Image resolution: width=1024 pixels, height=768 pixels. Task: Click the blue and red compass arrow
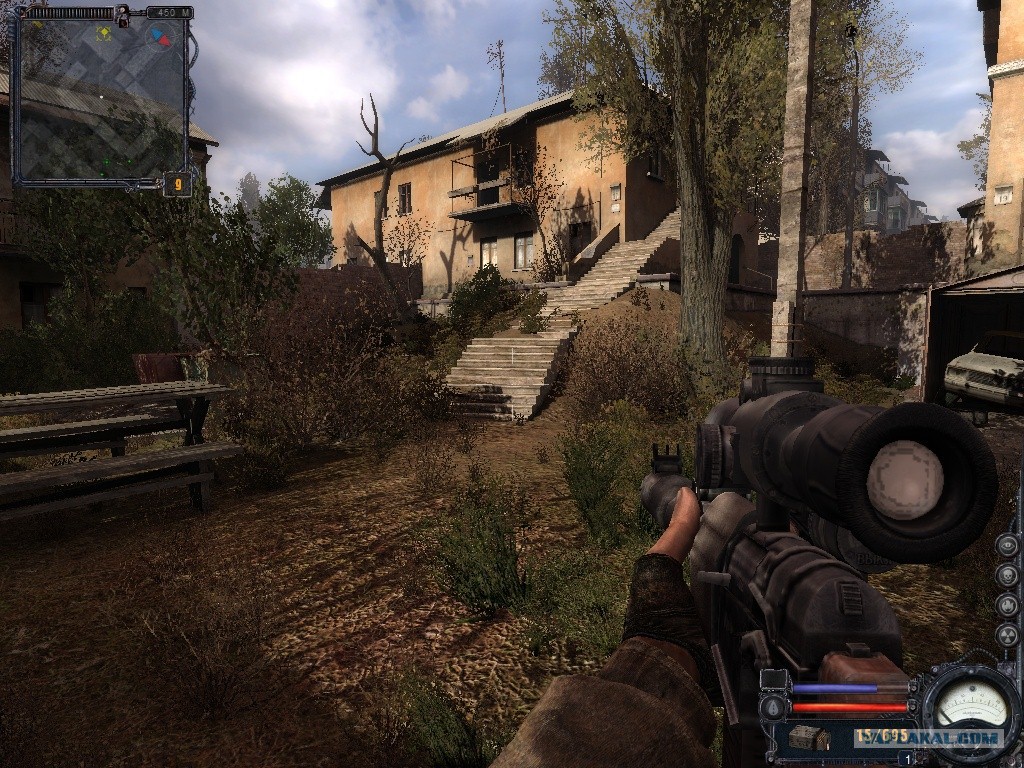159,39
